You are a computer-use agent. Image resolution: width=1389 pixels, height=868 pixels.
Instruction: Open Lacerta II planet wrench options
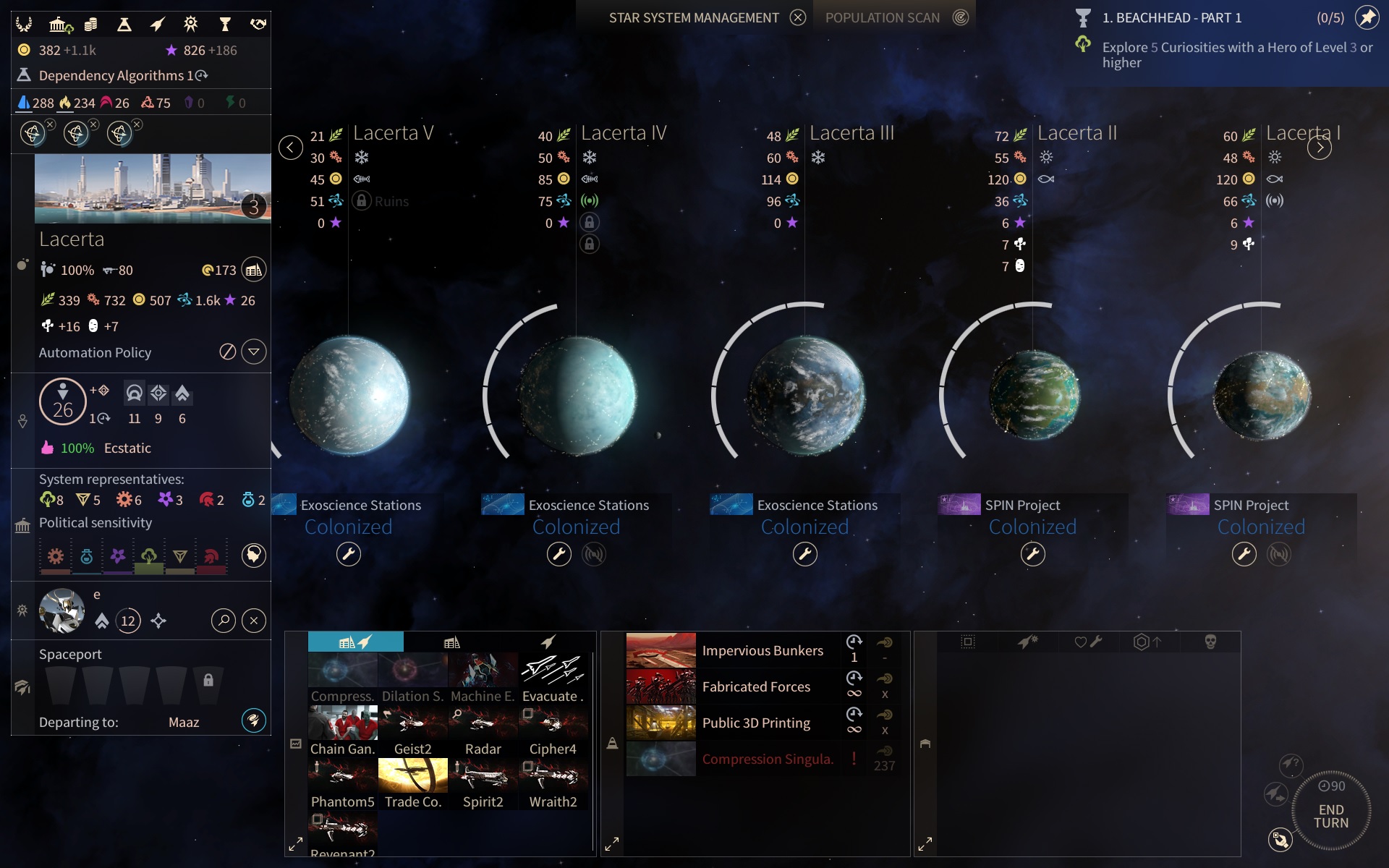tap(1032, 554)
